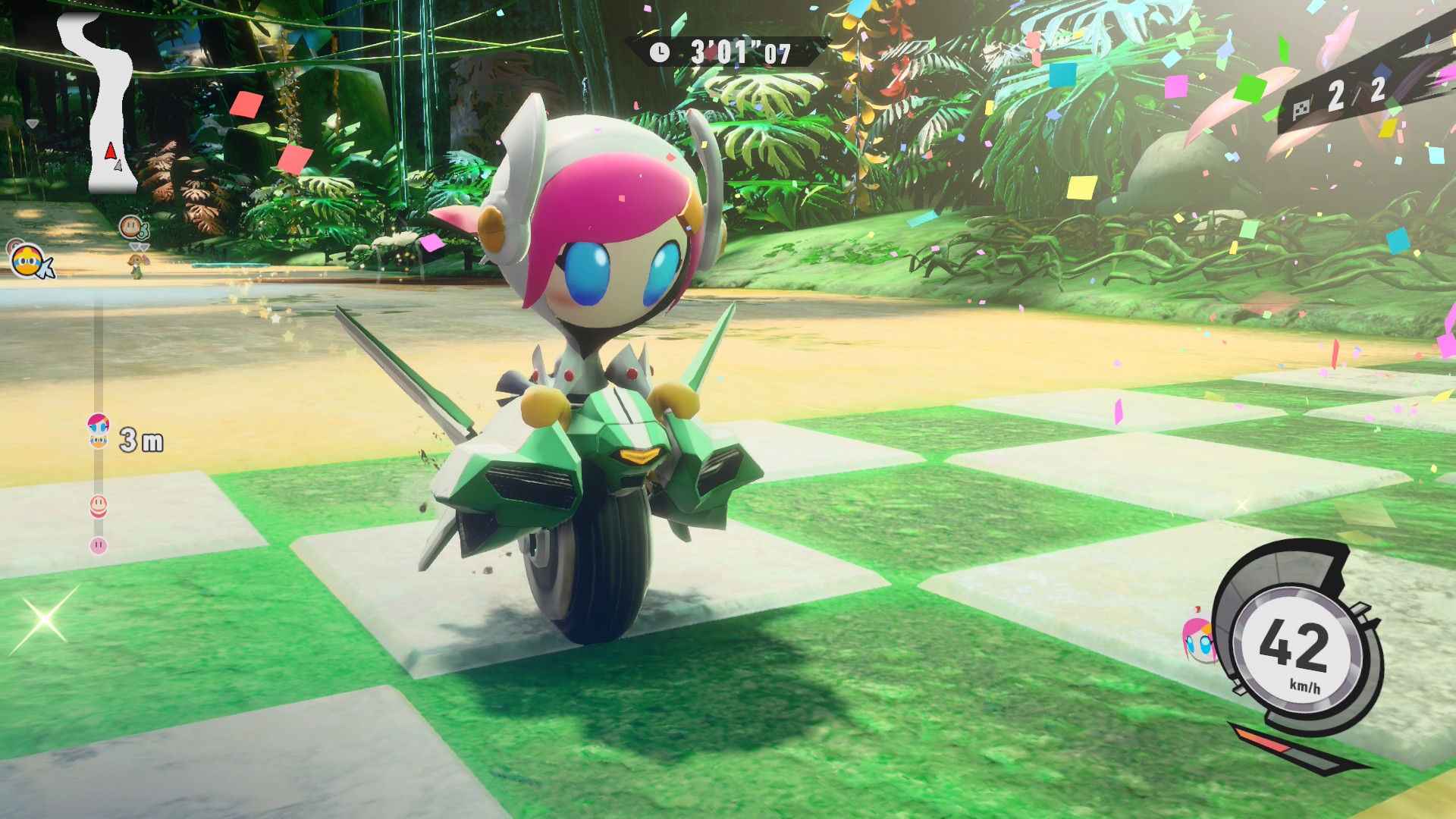Image resolution: width=1456 pixels, height=819 pixels.
Task: Click the rider portrait beside the speedometer
Action: click(x=1197, y=638)
